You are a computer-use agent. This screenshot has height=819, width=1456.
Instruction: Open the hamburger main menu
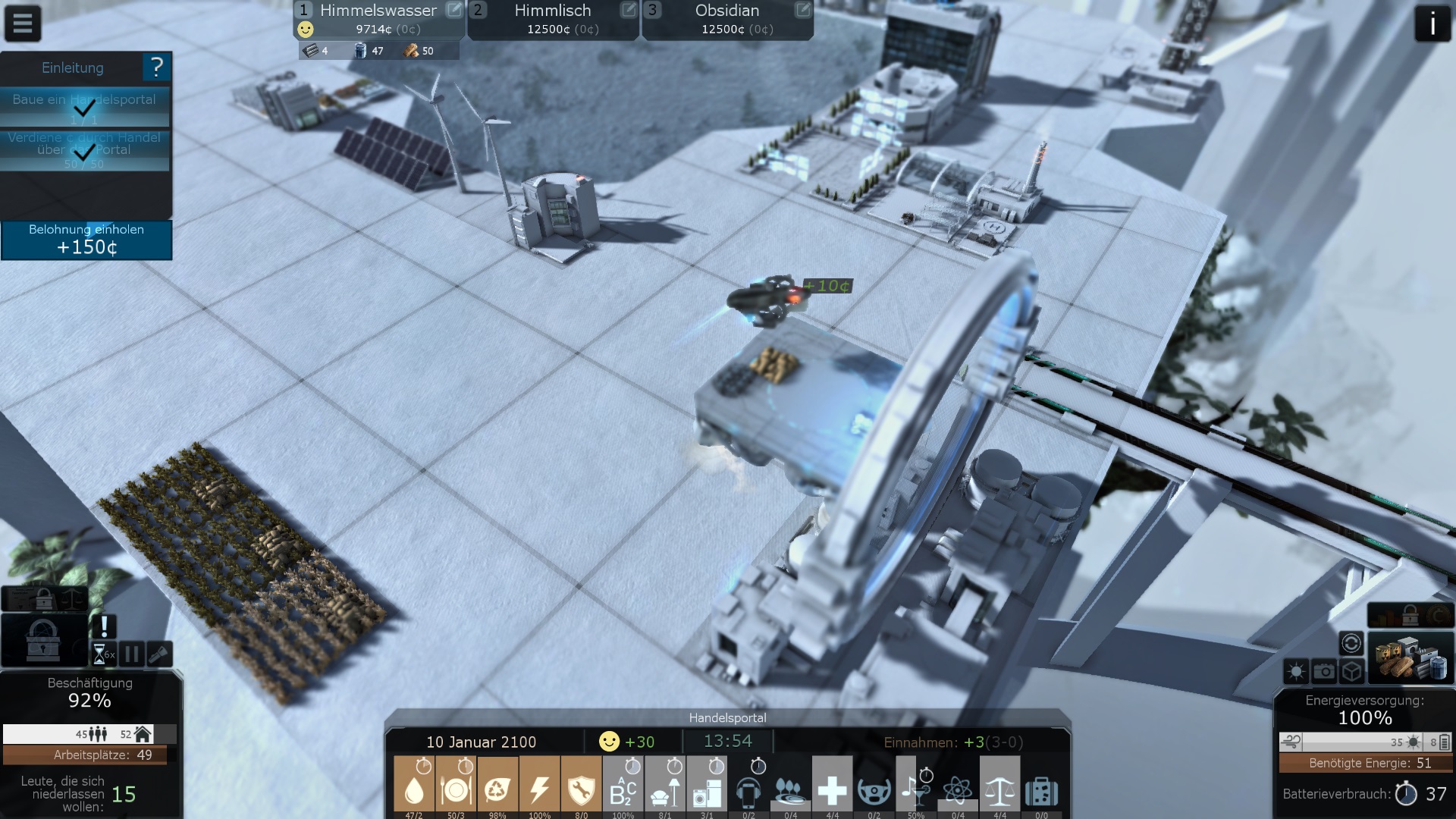click(23, 24)
